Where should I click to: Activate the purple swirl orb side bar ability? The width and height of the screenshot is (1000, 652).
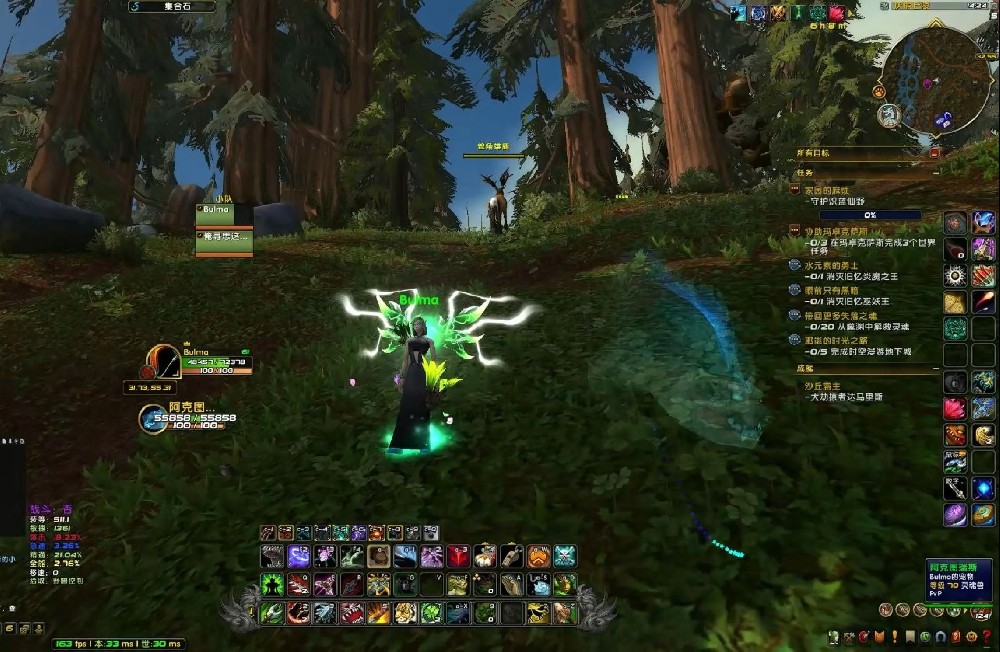pos(955,514)
